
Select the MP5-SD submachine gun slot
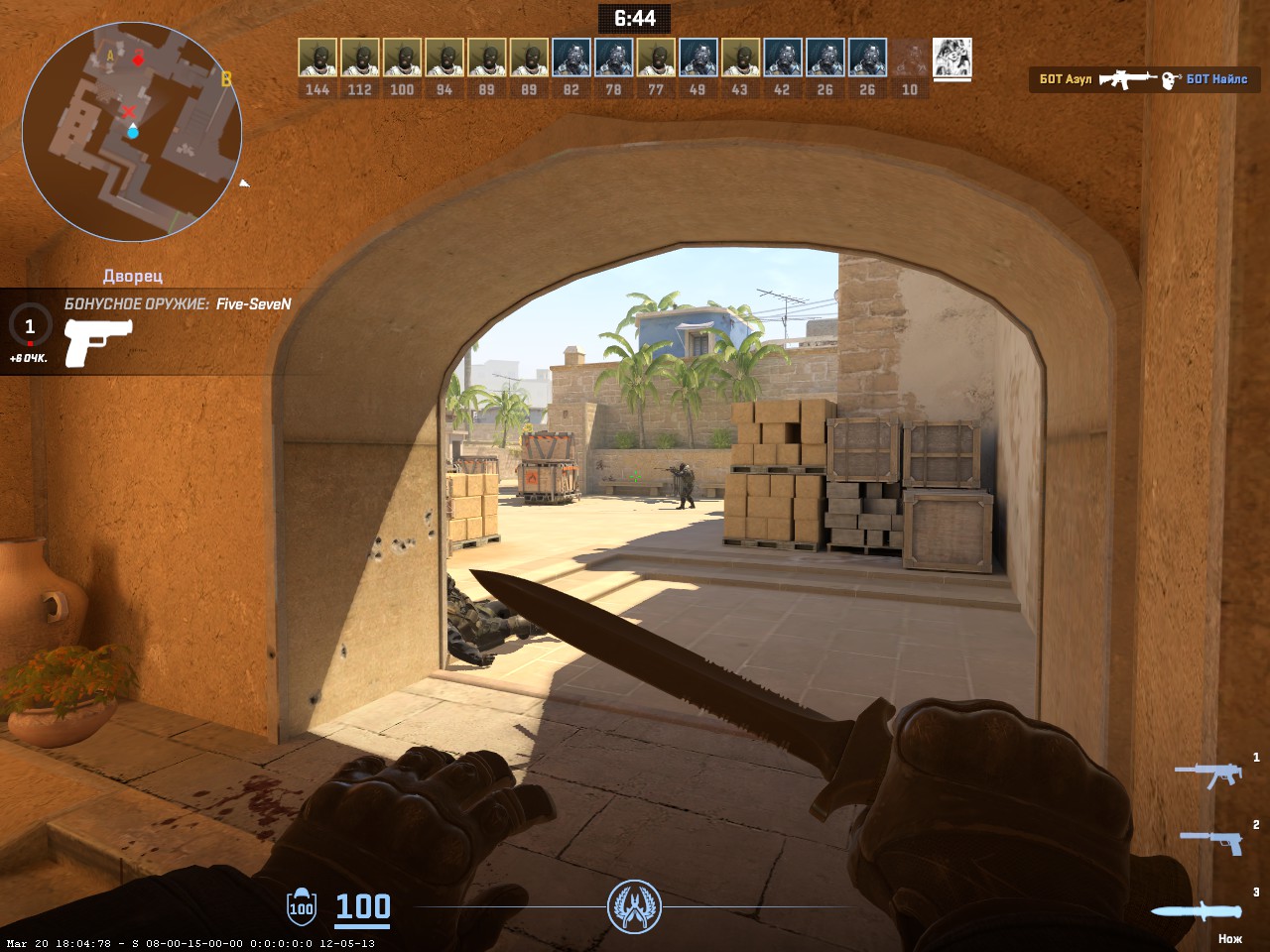coord(1208,773)
